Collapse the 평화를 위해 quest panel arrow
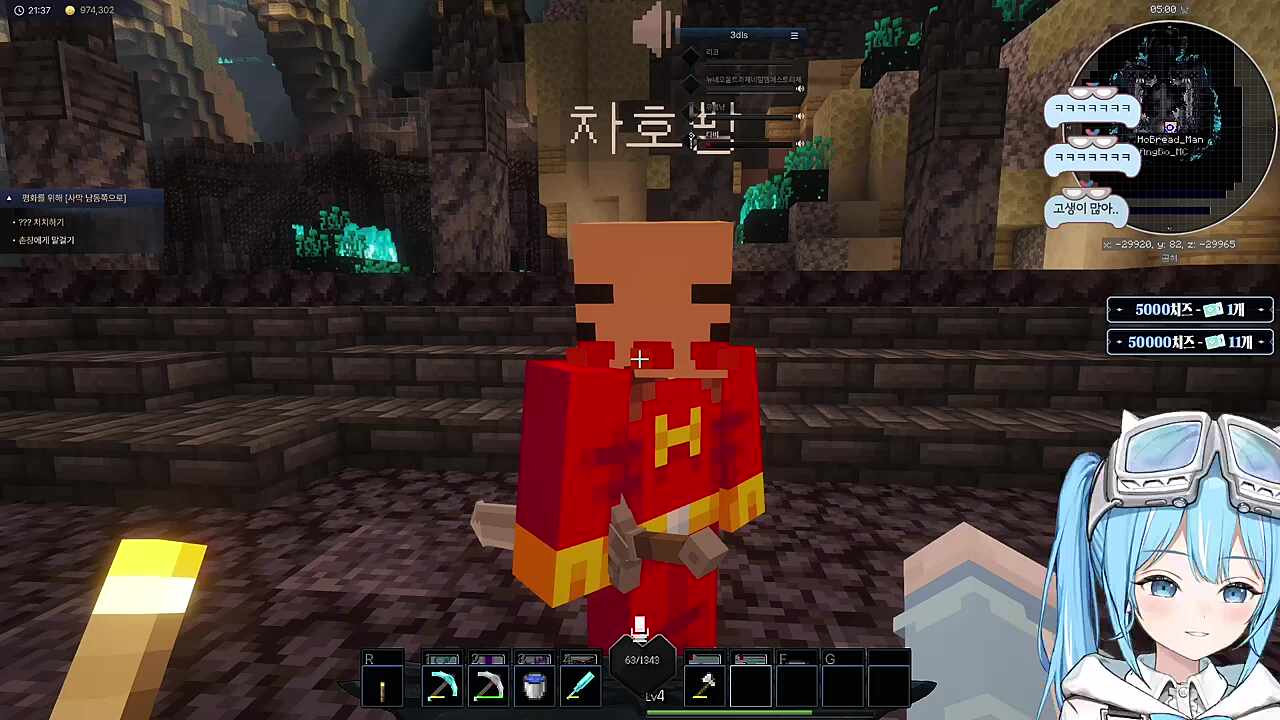This screenshot has width=1280, height=720. pyautogui.click(x=10, y=197)
